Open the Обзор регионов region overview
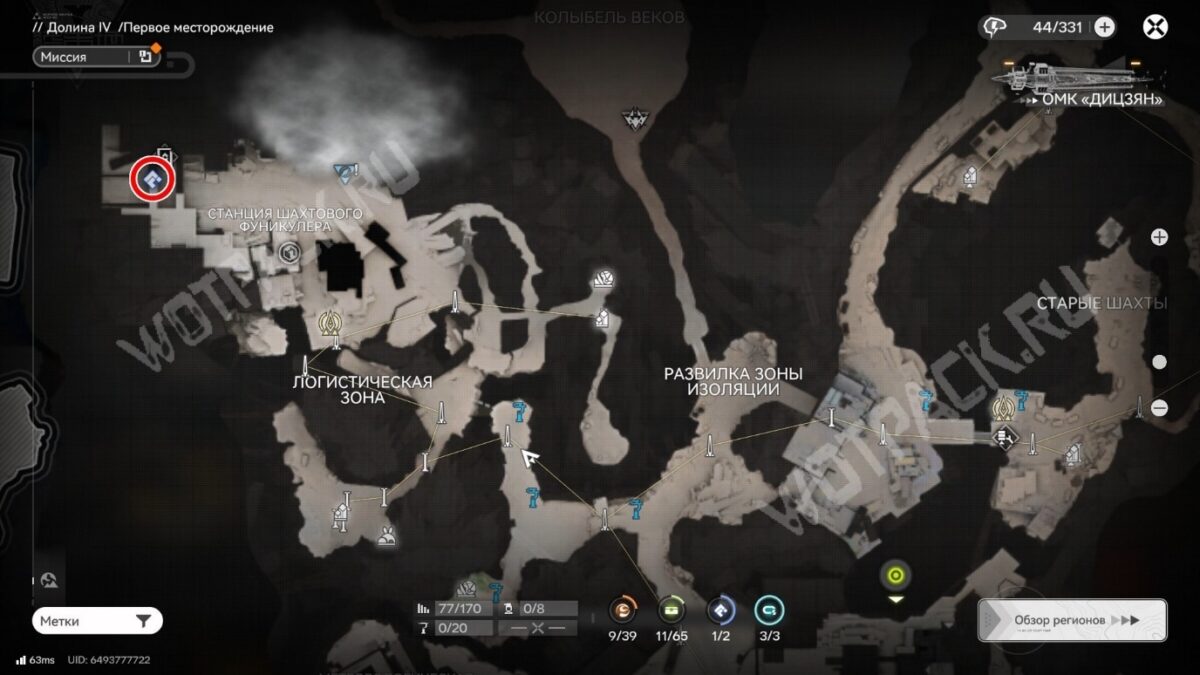 (x=1072, y=620)
